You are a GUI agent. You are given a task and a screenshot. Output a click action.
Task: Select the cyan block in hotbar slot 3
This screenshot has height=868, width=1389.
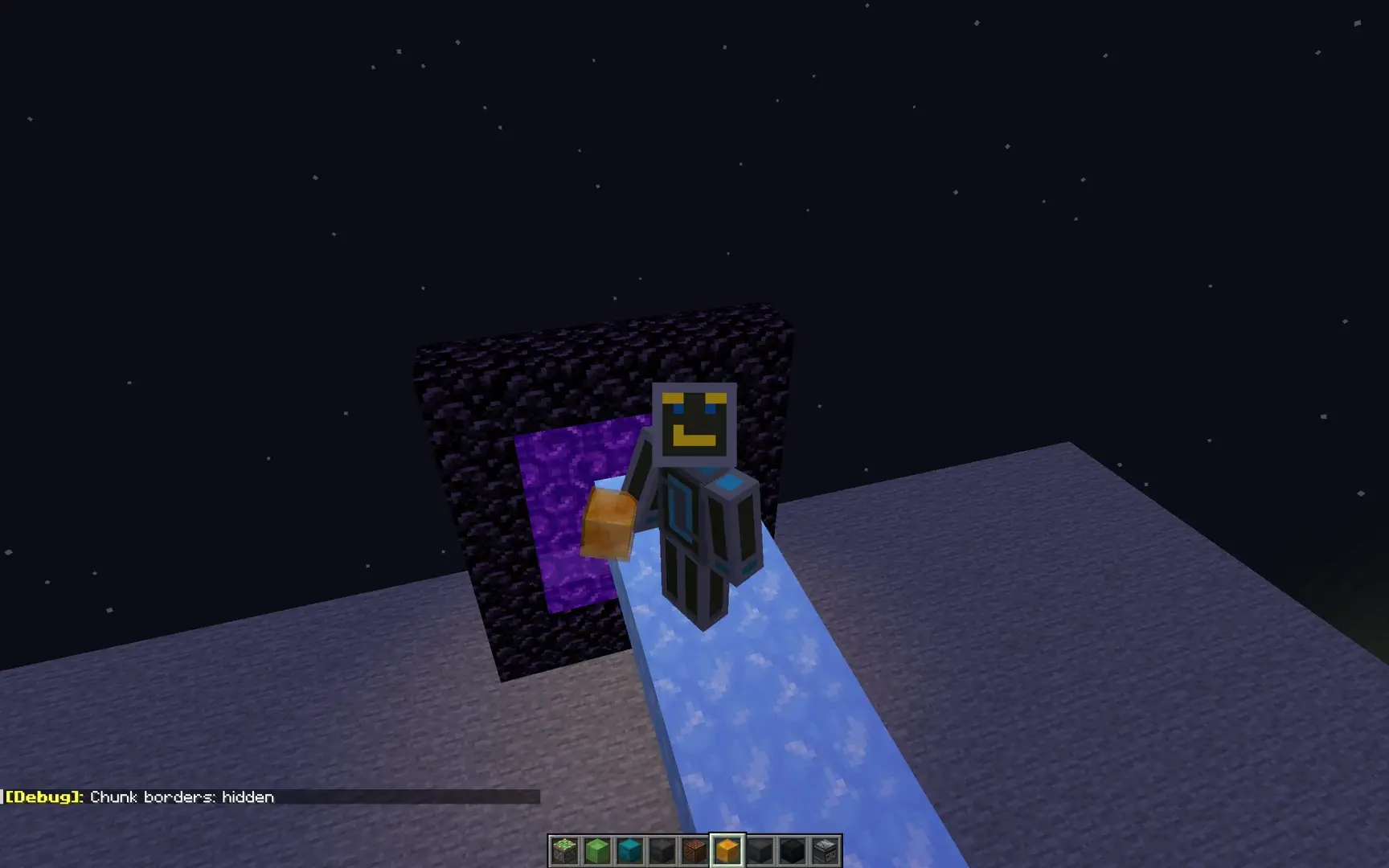tap(628, 850)
